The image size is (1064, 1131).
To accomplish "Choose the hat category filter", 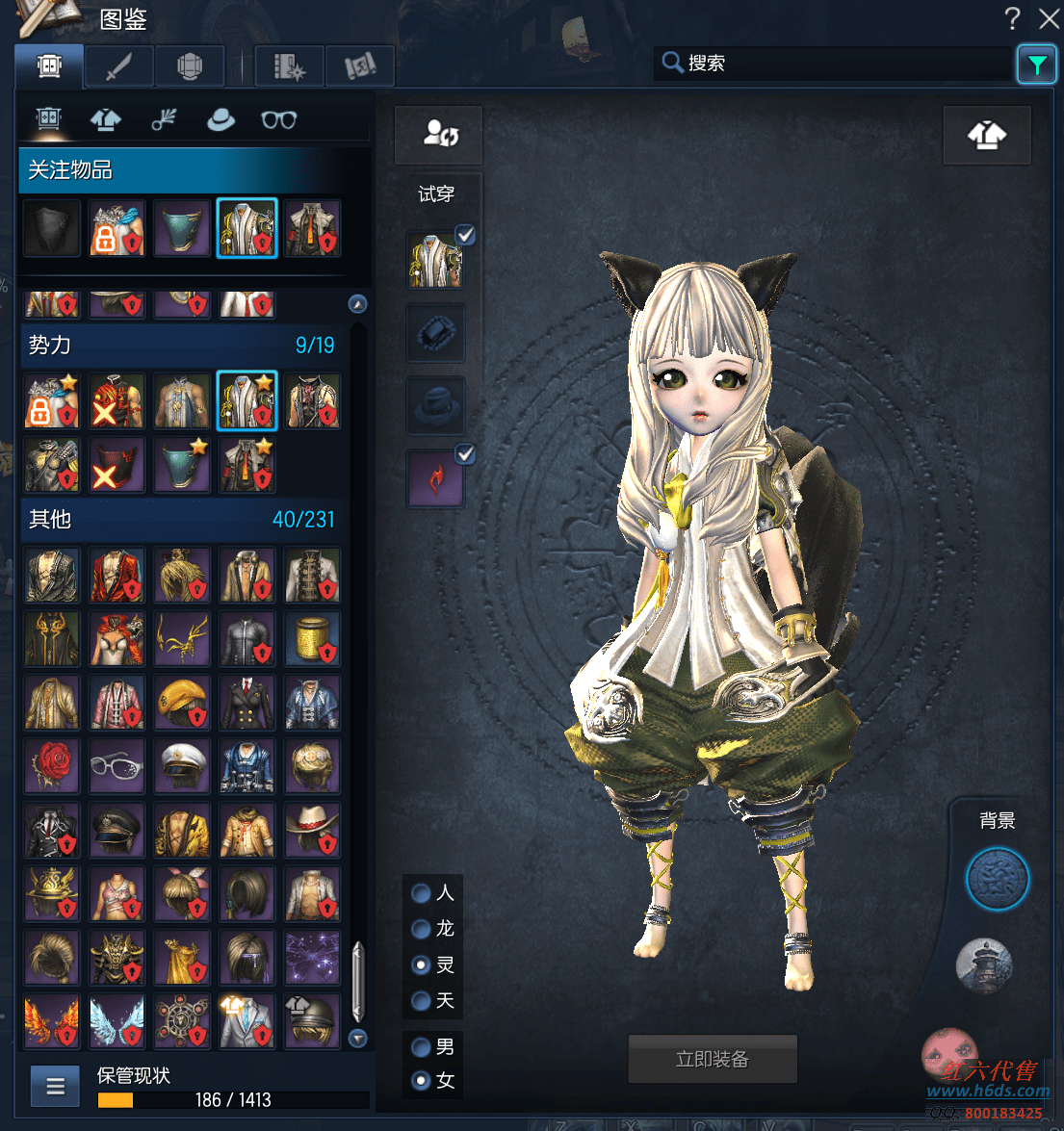I will [x=221, y=119].
